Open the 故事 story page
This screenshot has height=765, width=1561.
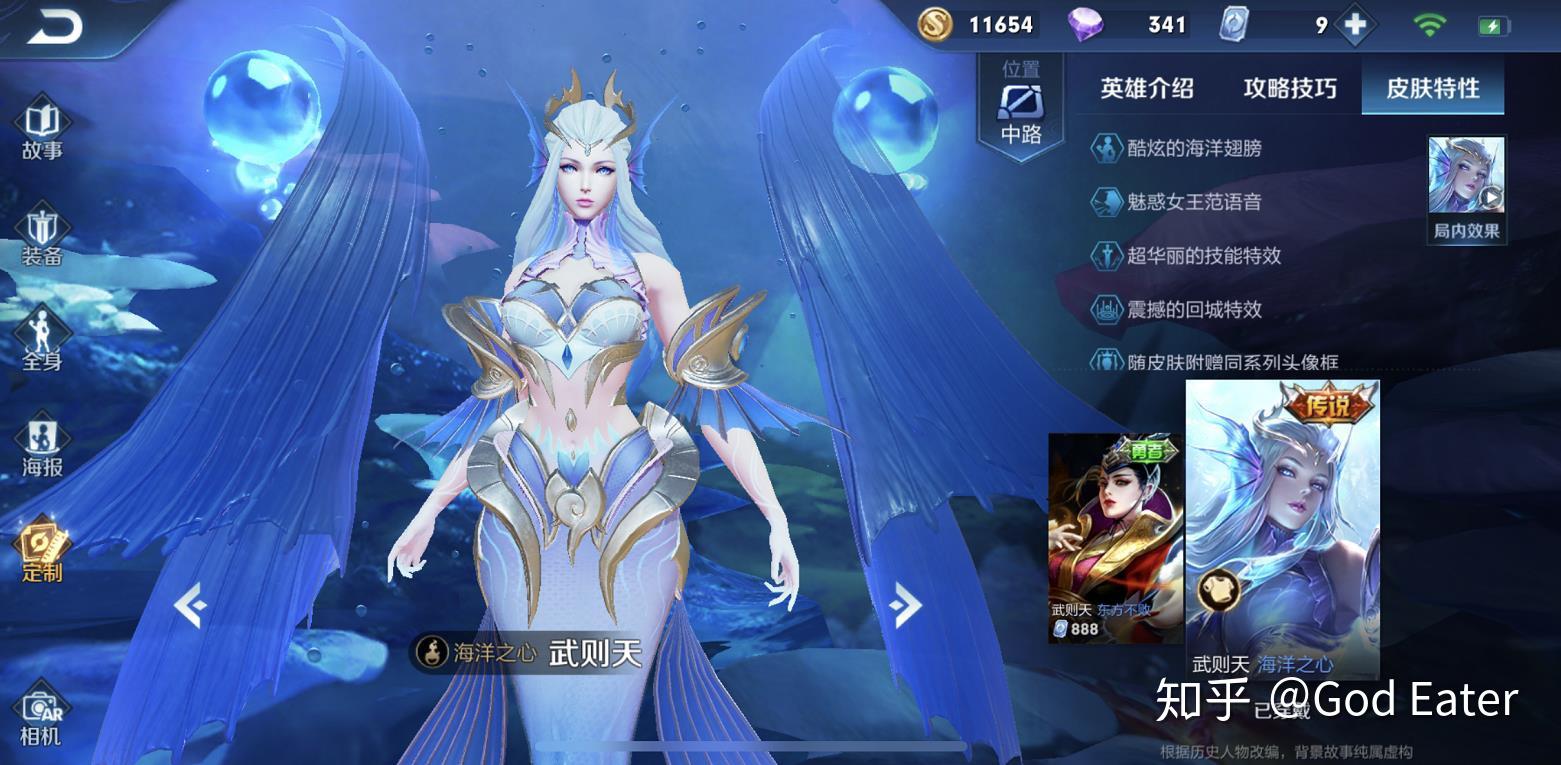(x=42, y=129)
